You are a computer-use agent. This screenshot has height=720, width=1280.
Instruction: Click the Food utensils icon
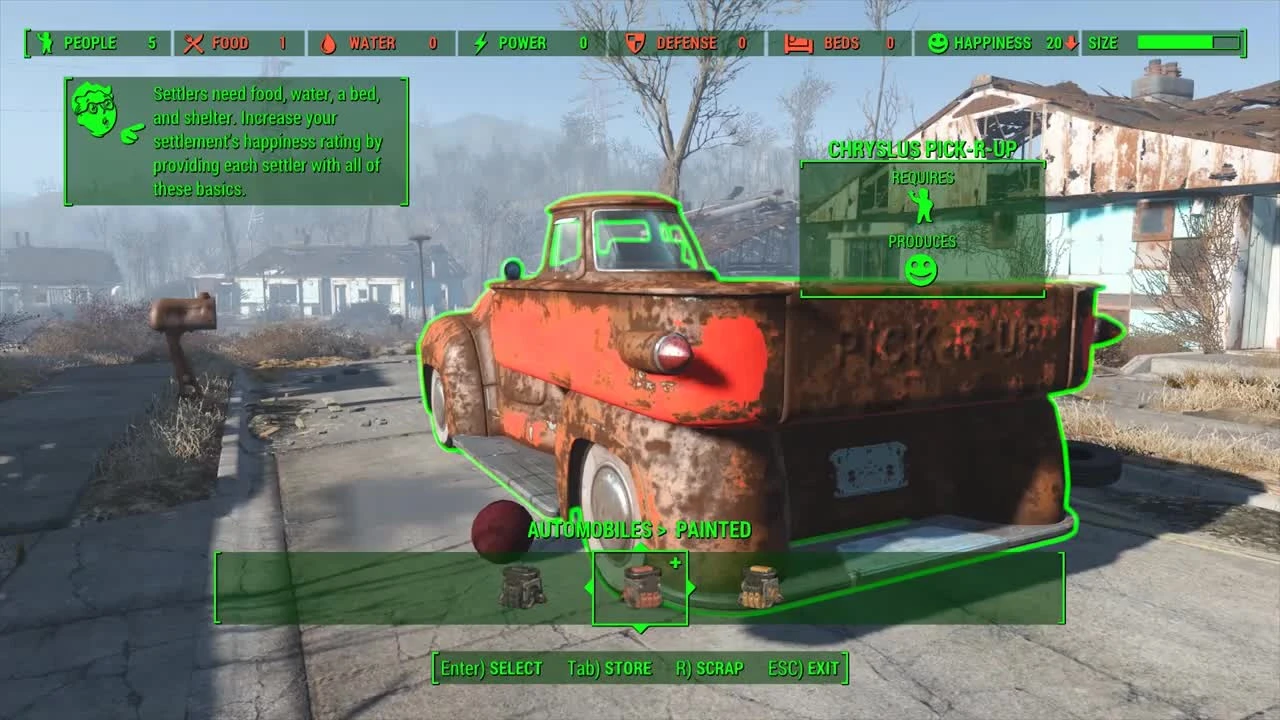tap(193, 43)
